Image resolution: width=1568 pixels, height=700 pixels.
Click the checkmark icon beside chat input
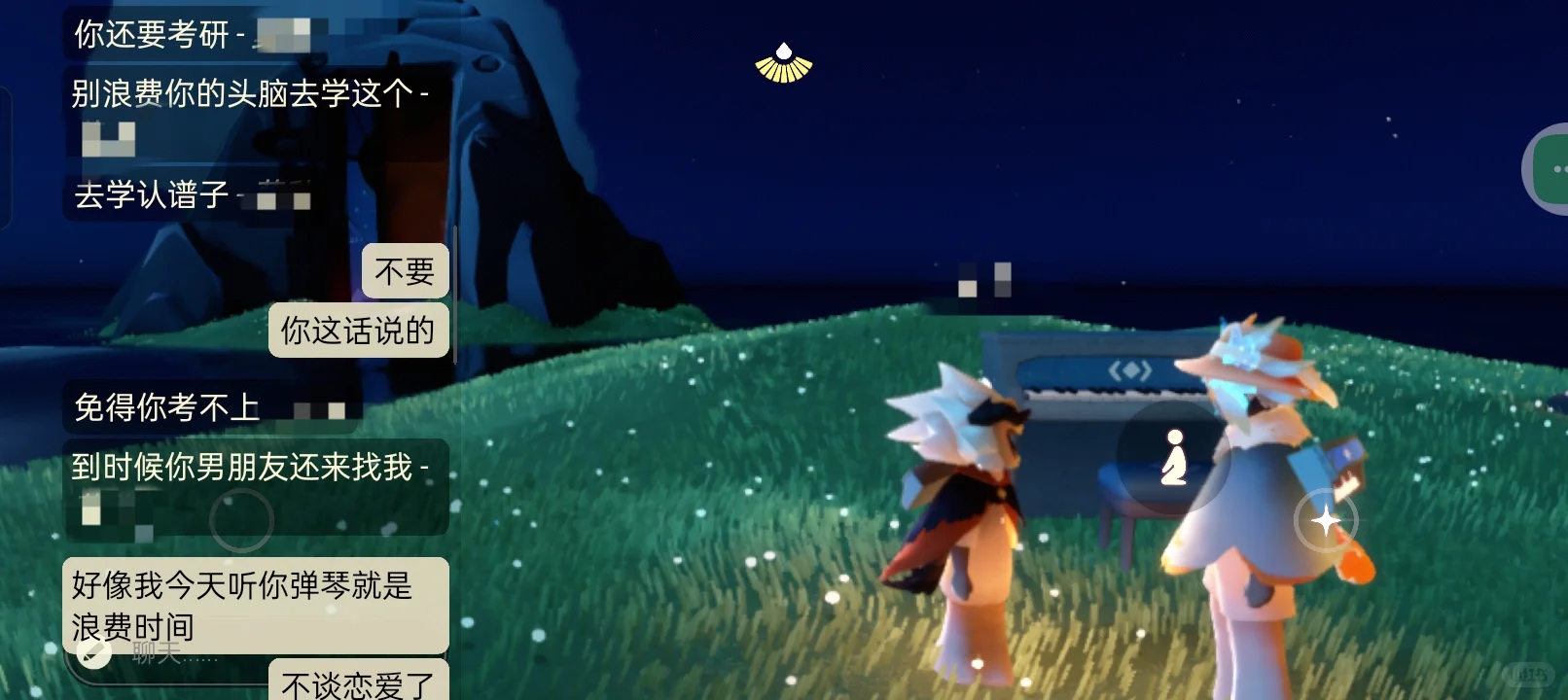(x=94, y=654)
